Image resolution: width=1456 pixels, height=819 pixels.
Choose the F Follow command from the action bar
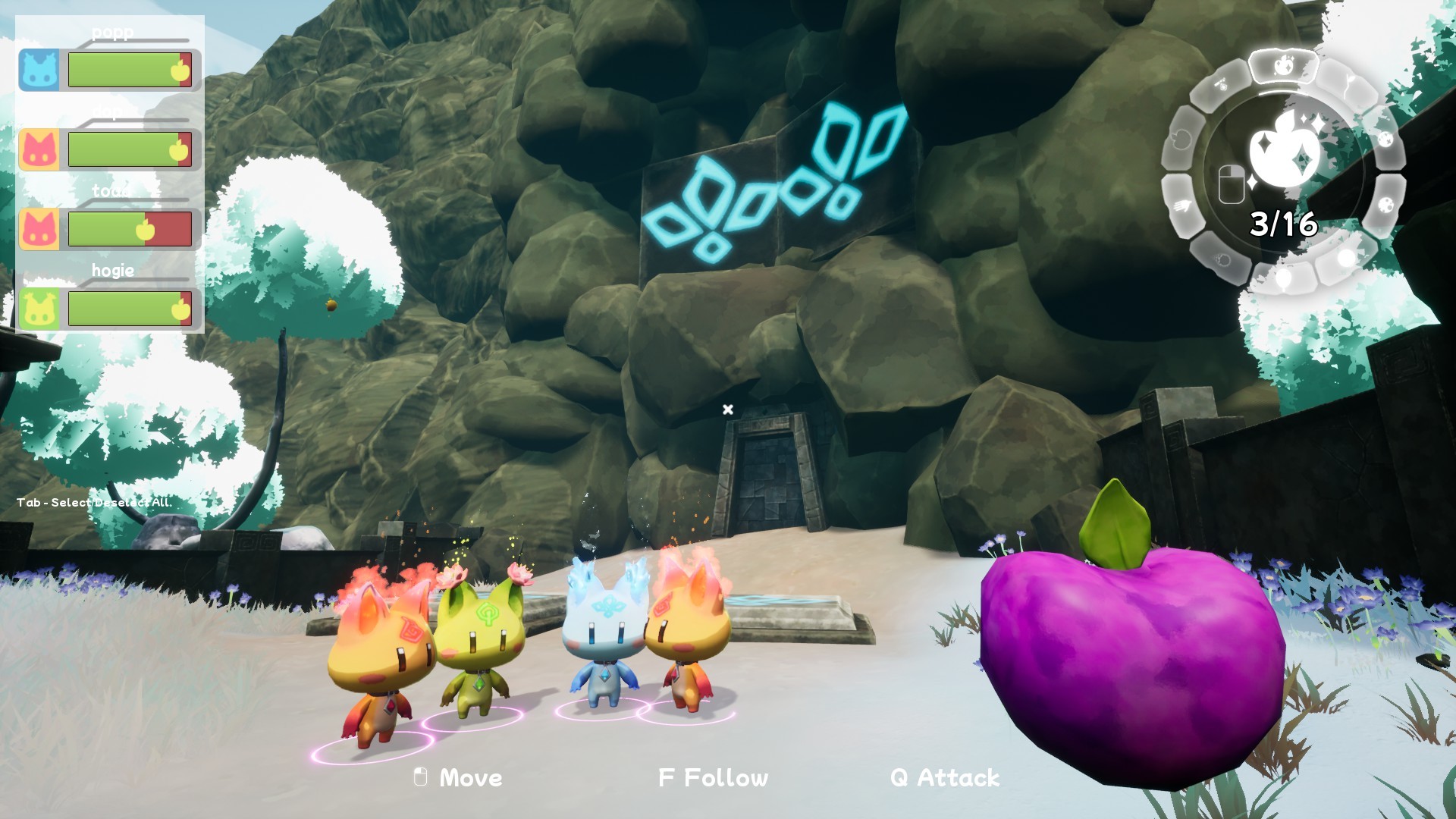pos(711,777)
